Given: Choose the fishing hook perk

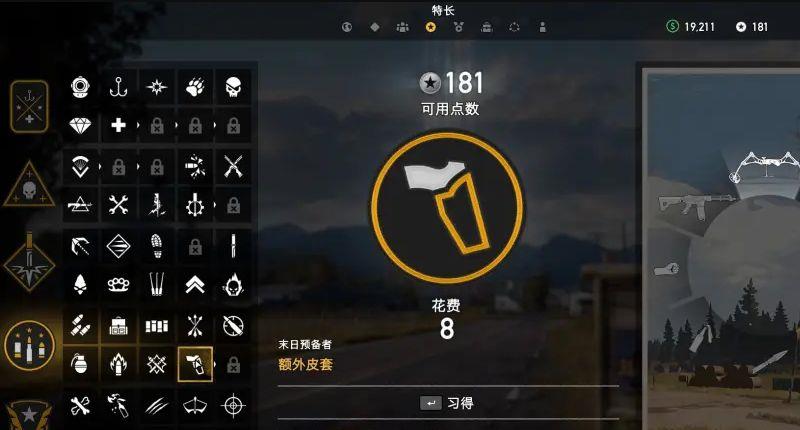Looking at the screenshot, I should pyautogui.click(x=119, y=87).
